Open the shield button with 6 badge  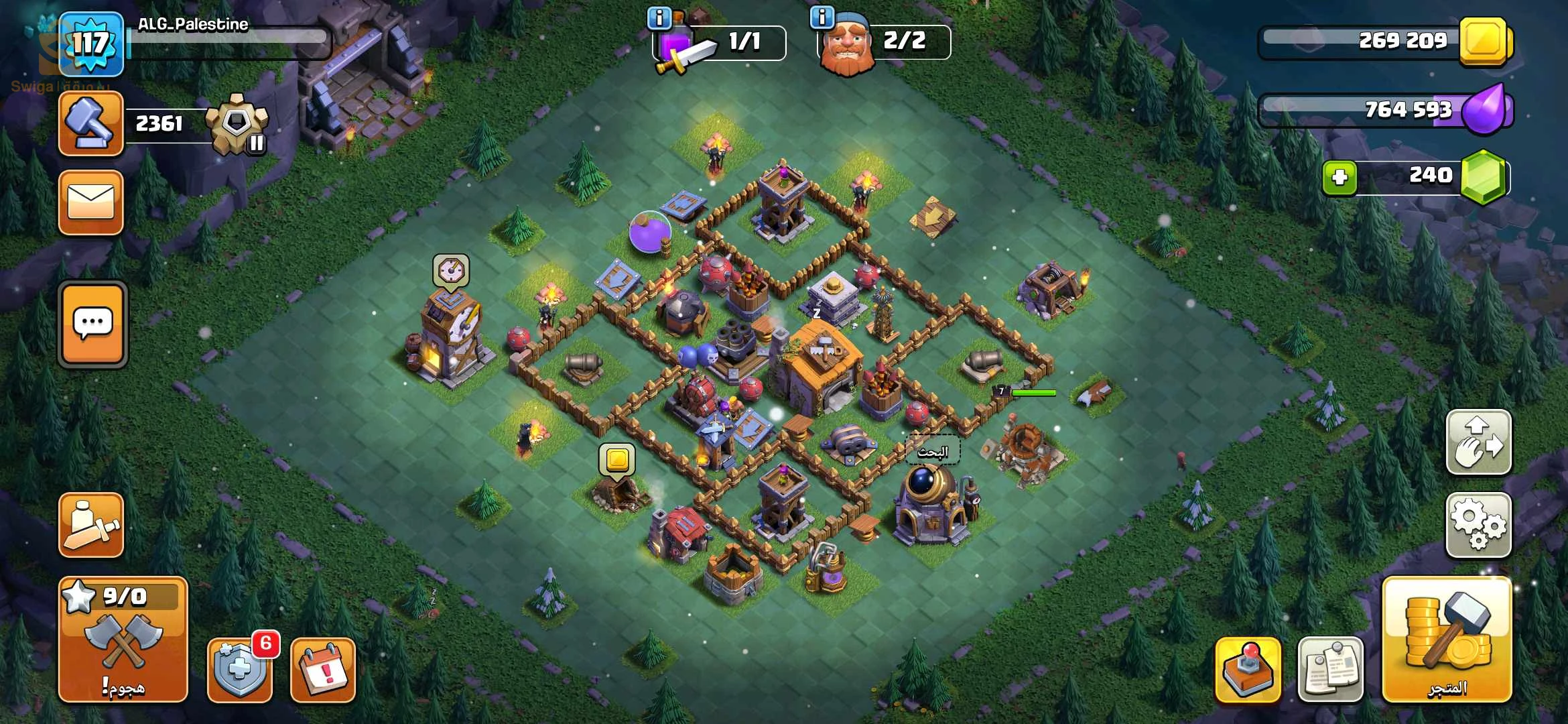[240, 669]
